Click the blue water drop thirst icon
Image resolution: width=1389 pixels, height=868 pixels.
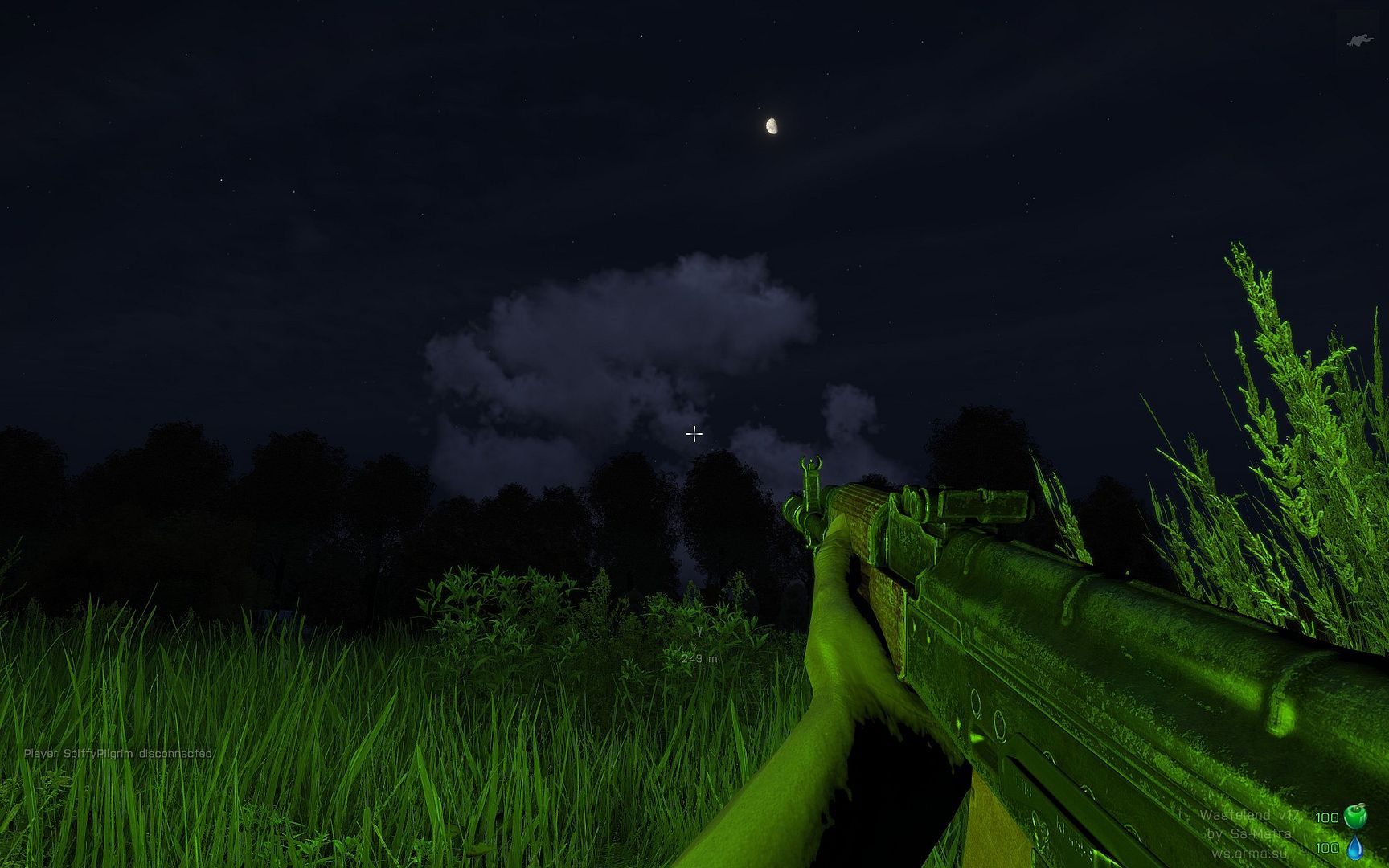pyautogui.click(x=1354, y=847)
